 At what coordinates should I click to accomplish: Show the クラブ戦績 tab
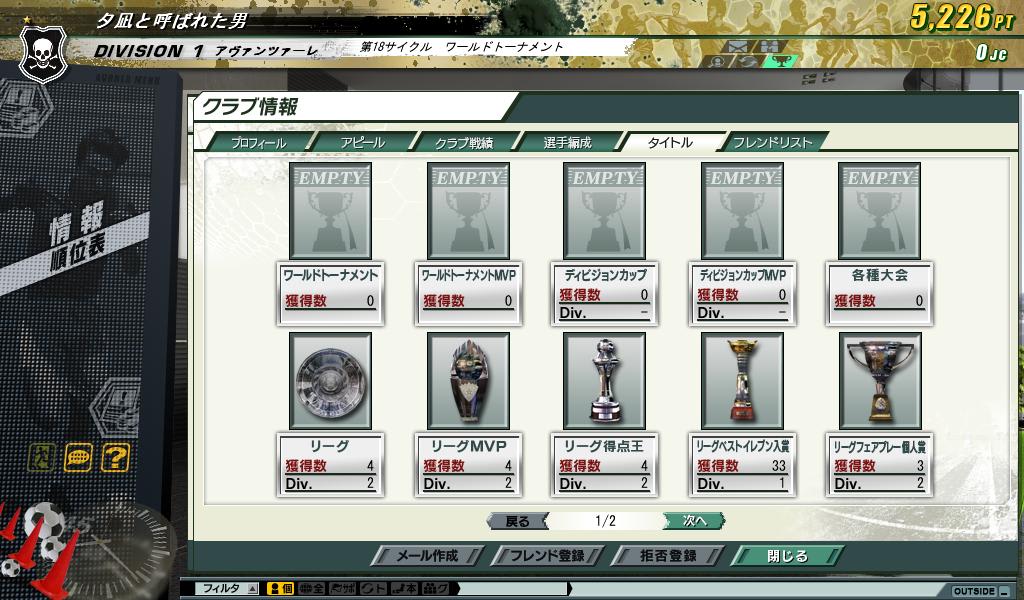(x=463, y=143)
